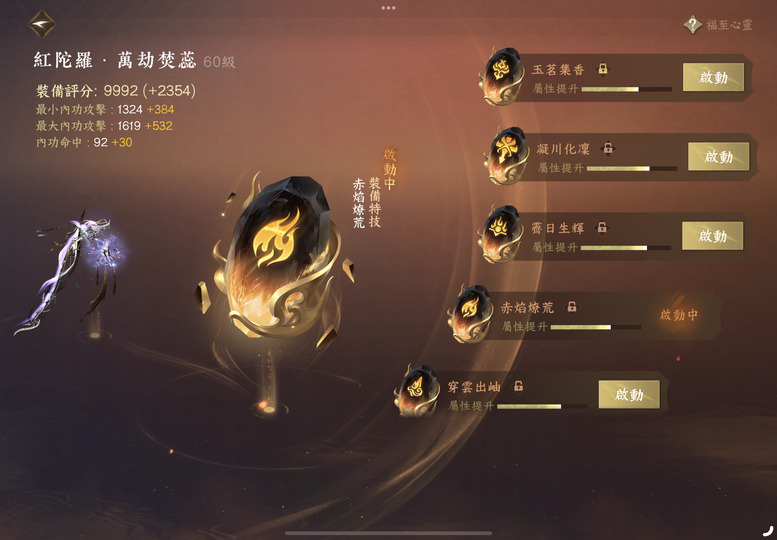Click the lock icon beside 玉茗集香
The width and height of the screenshot is (777, 540).
tap(603, 69)
